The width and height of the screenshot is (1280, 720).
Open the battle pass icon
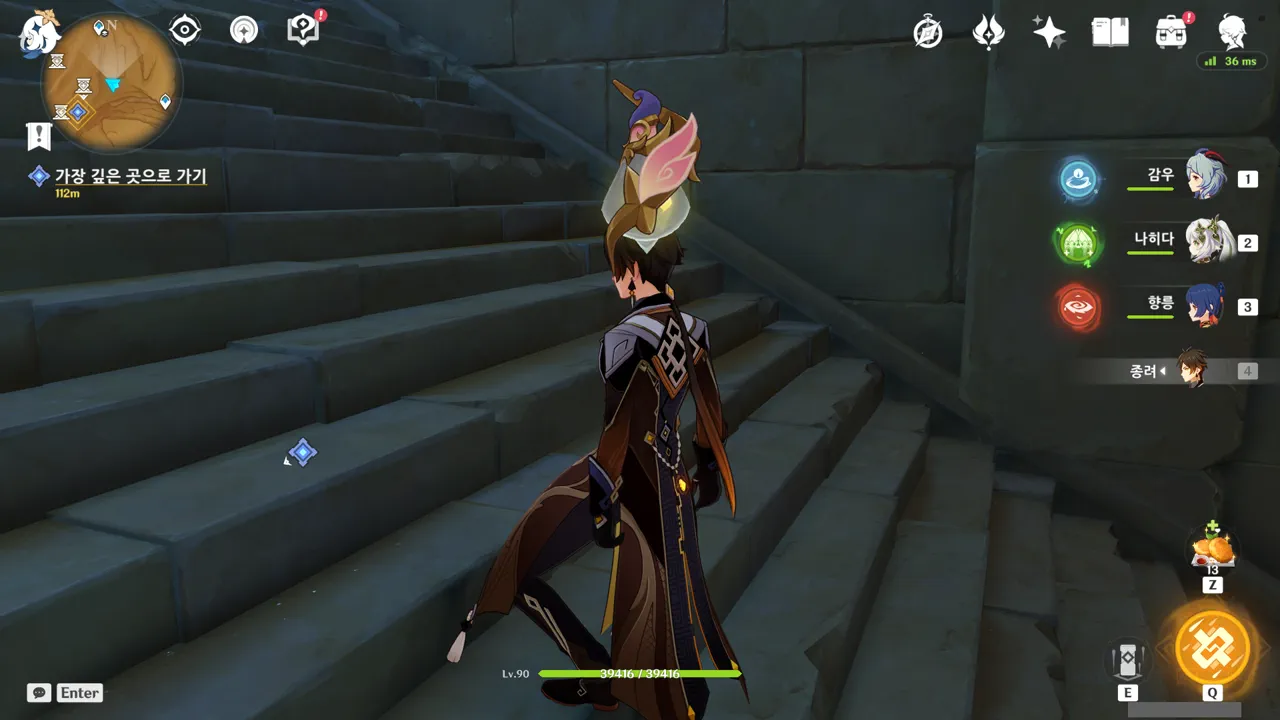pos(988,32)
